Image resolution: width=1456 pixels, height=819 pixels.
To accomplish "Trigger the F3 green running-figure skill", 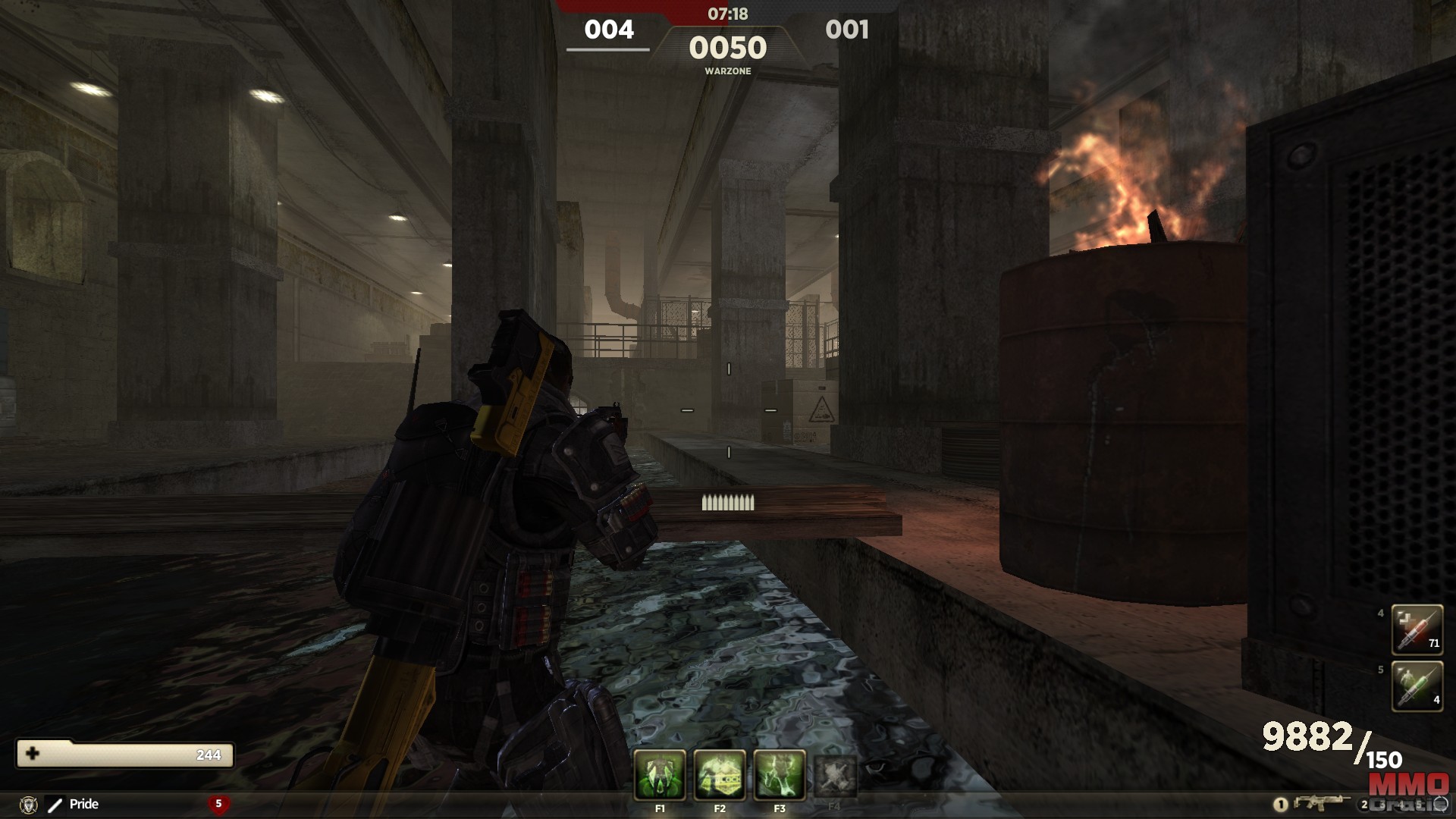I will tap(780, 775).
